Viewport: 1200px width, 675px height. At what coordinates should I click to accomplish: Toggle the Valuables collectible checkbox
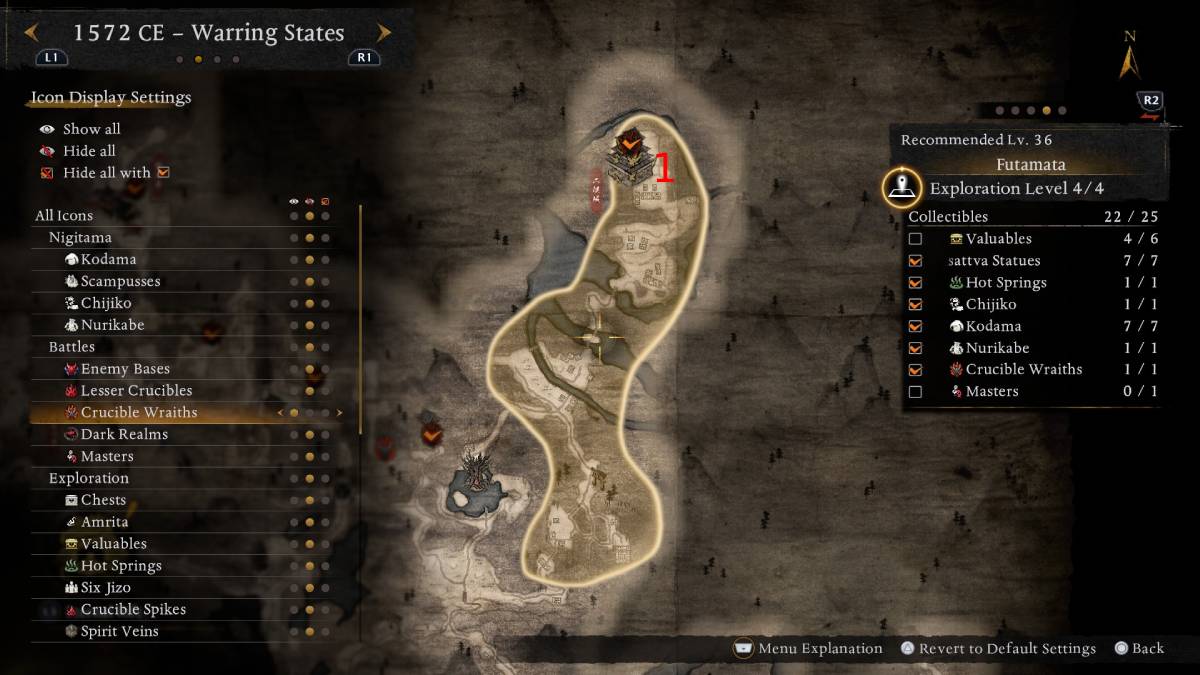pyautogui.click(x=915, y=239)
